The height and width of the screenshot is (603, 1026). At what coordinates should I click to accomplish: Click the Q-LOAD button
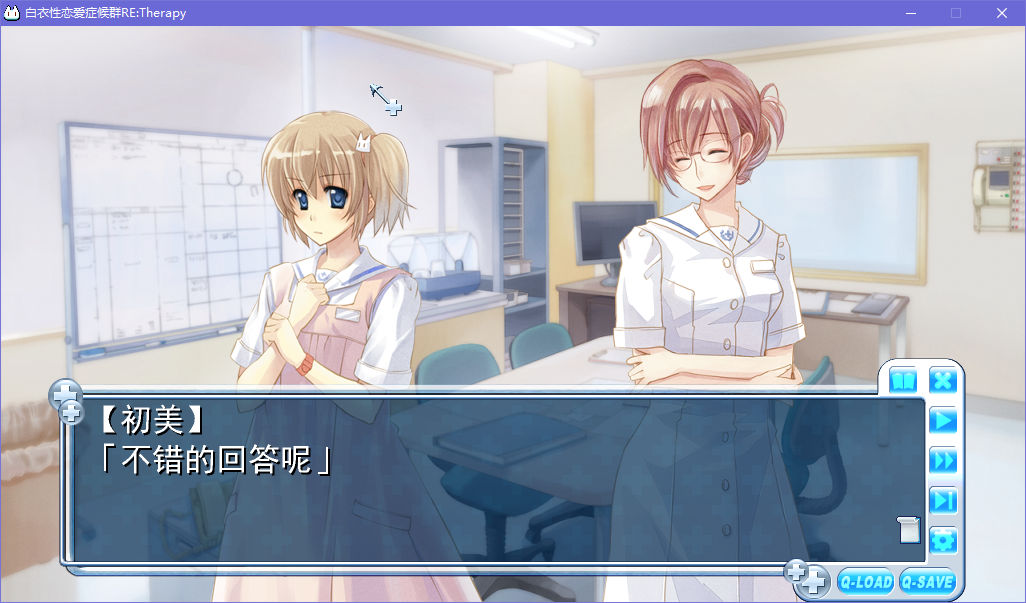(866, 581)
